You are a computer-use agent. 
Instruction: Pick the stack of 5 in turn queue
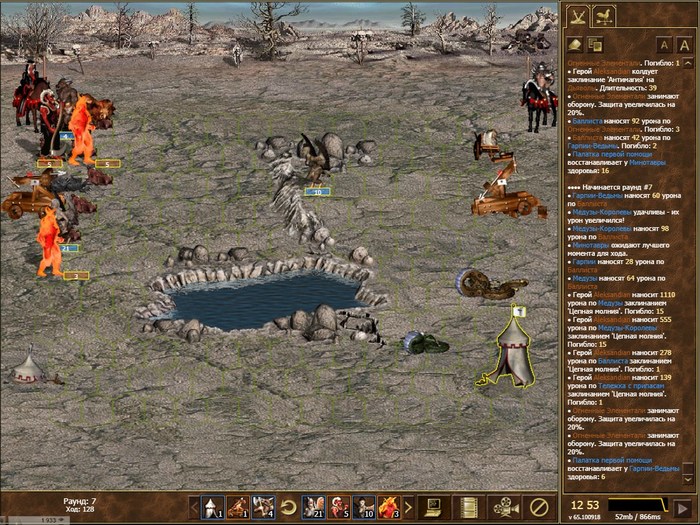tap(339, 506)
